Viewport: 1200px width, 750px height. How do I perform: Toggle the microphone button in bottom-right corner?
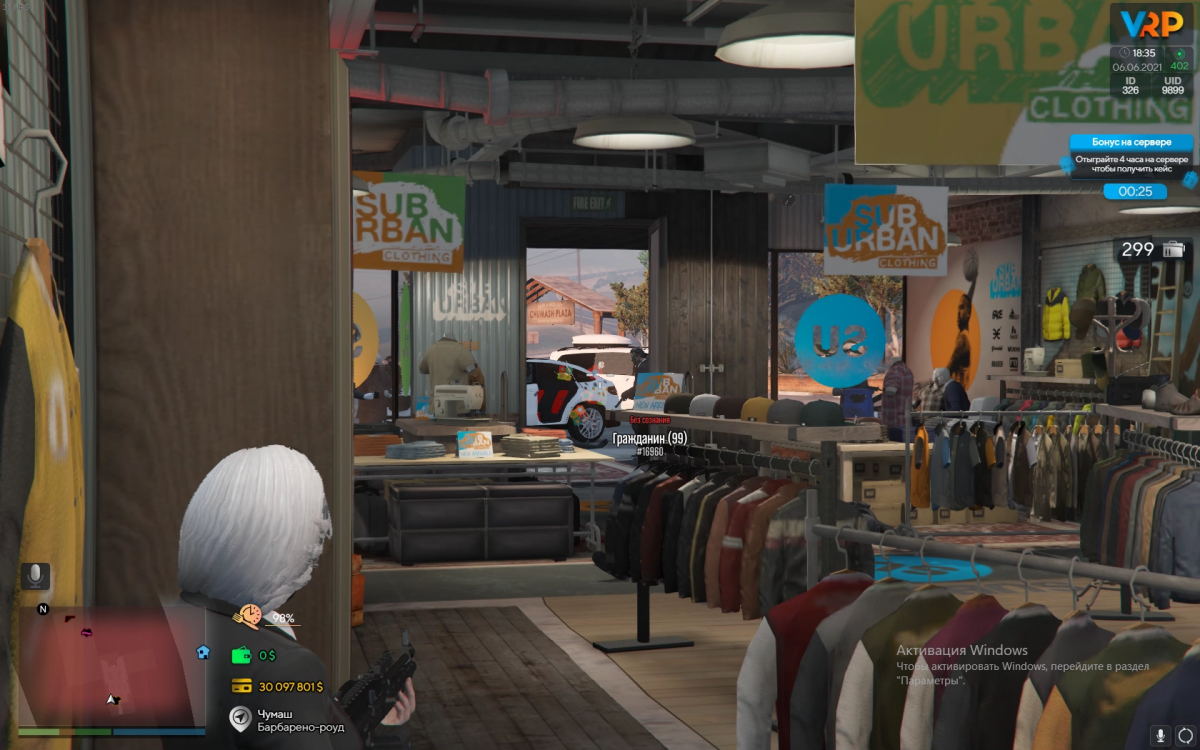[x=1160, y=735]
